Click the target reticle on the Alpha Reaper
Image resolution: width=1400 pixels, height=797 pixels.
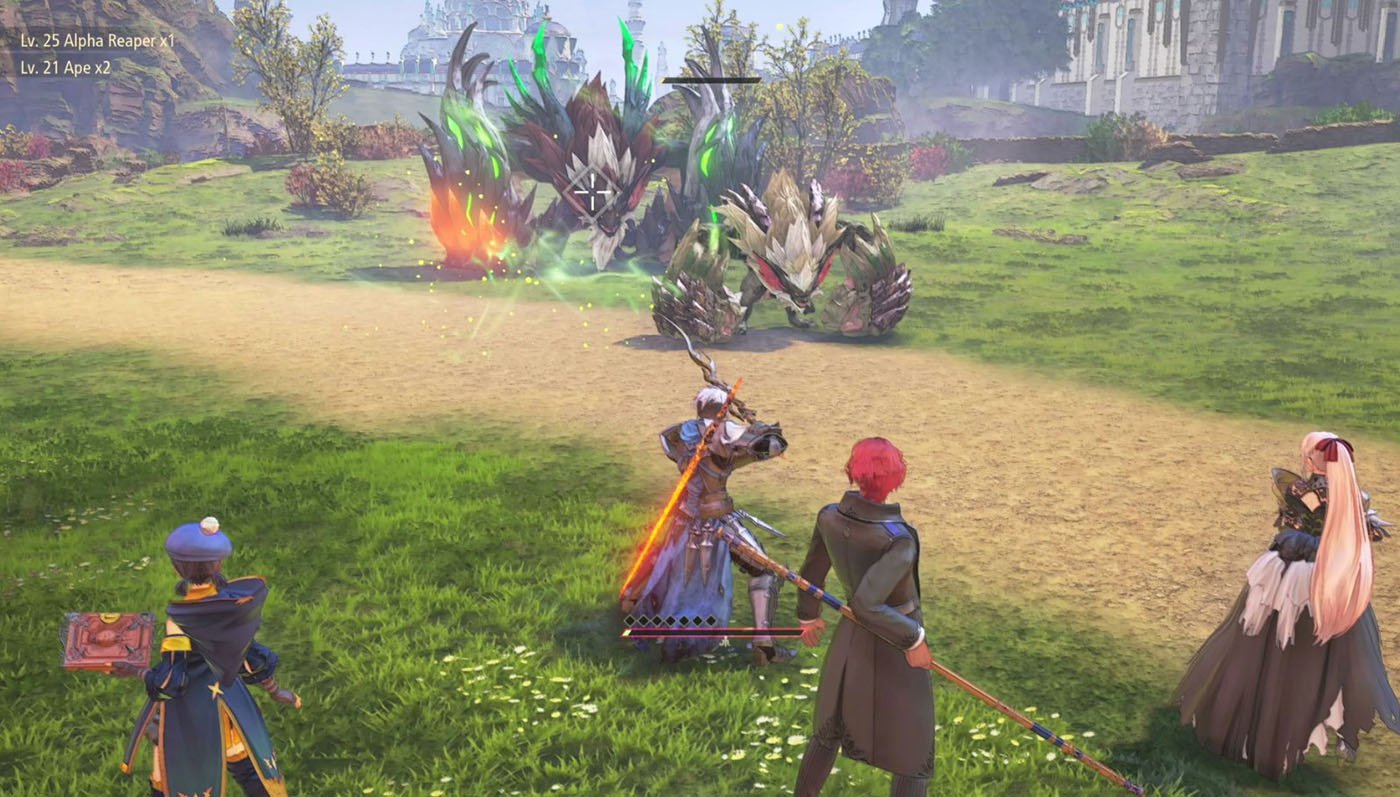pos(592,192)
